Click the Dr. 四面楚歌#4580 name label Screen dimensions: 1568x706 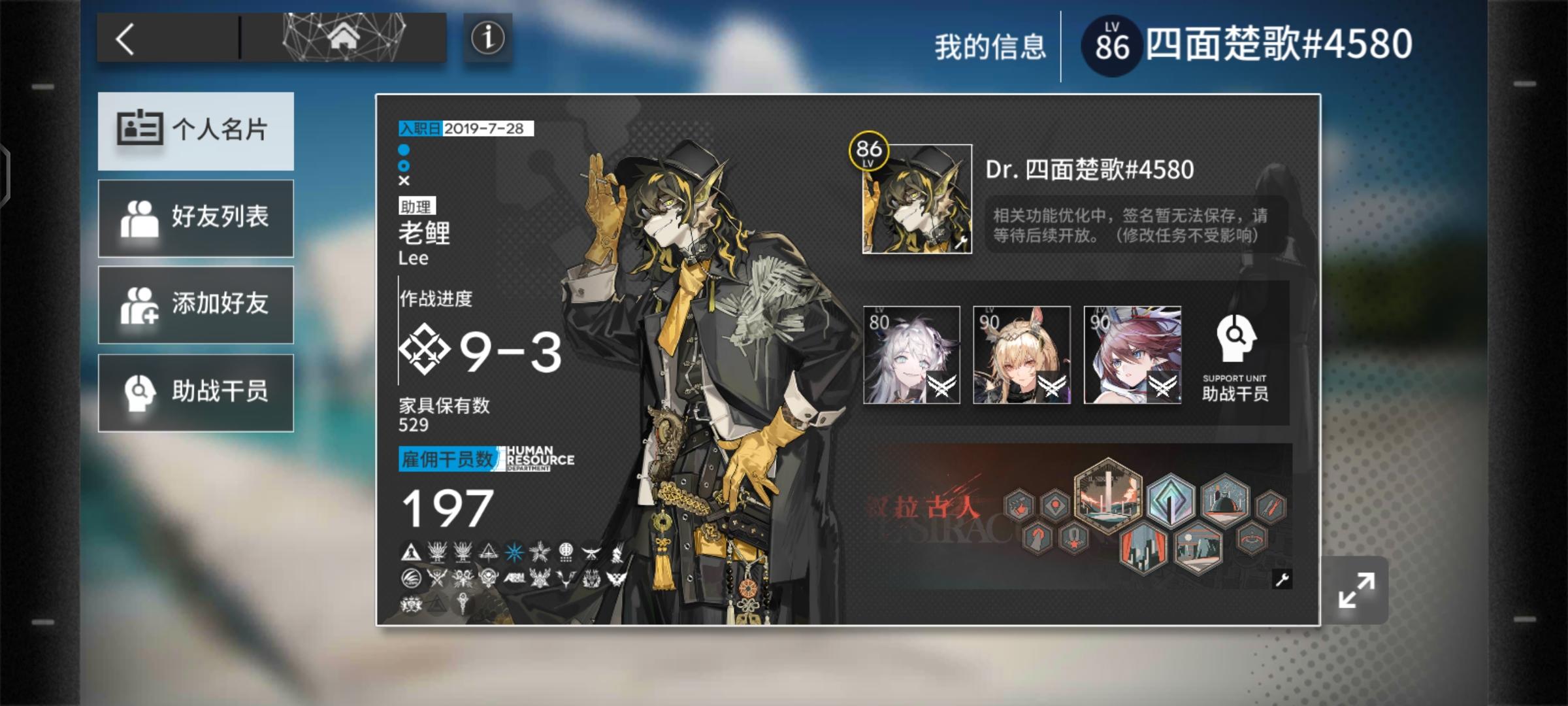(1088, 169)
